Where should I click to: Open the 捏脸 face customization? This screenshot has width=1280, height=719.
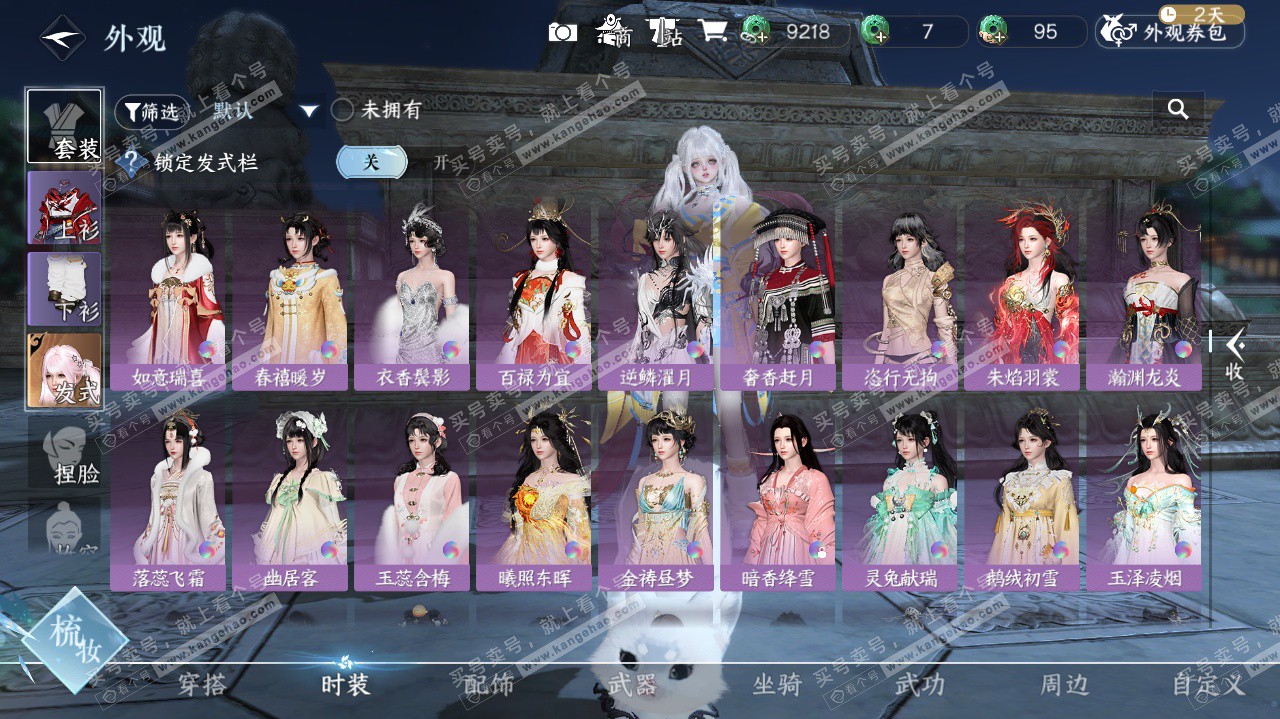[65, 453]
